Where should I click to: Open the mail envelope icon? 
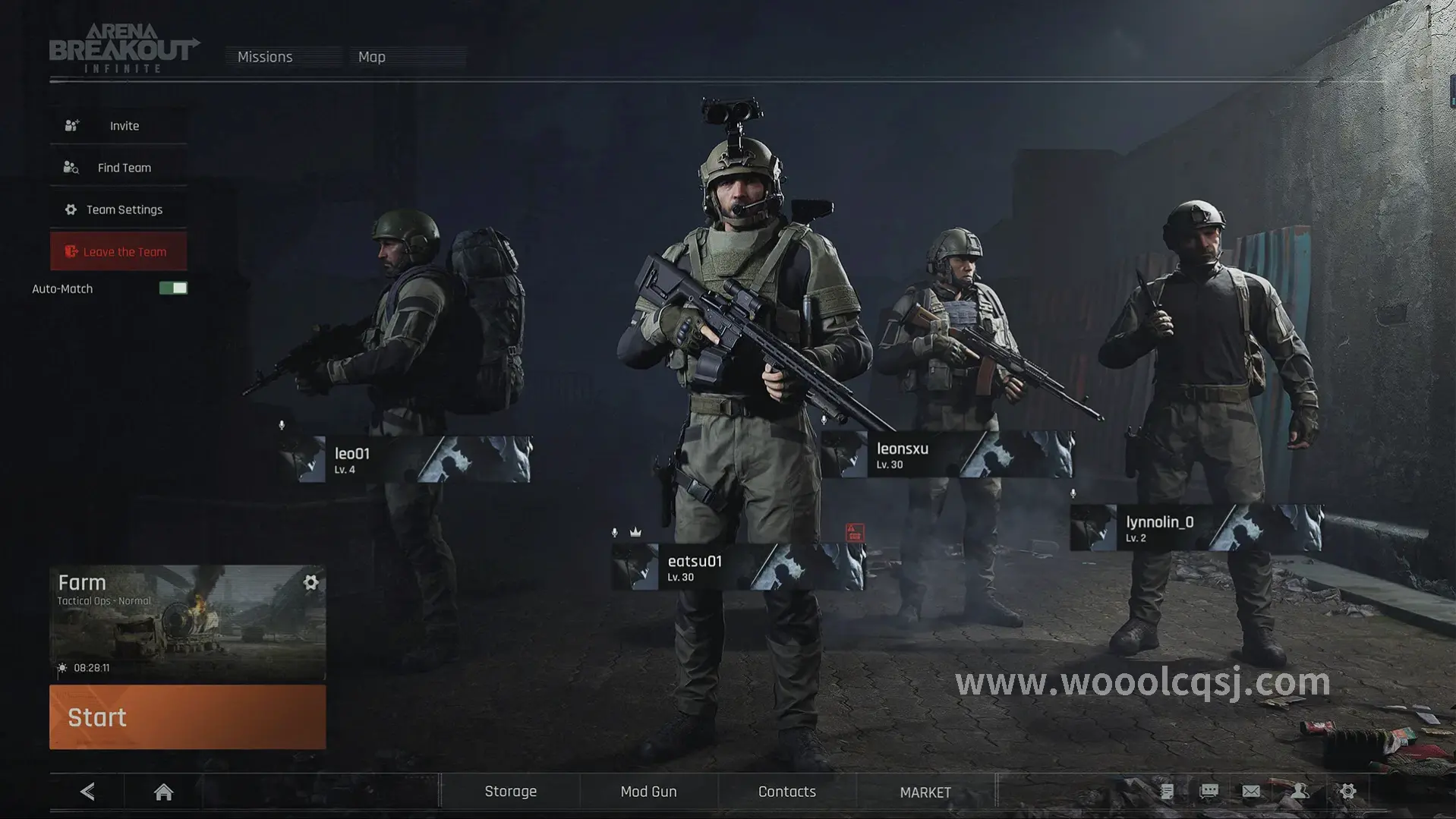(x=1251, y=792)
